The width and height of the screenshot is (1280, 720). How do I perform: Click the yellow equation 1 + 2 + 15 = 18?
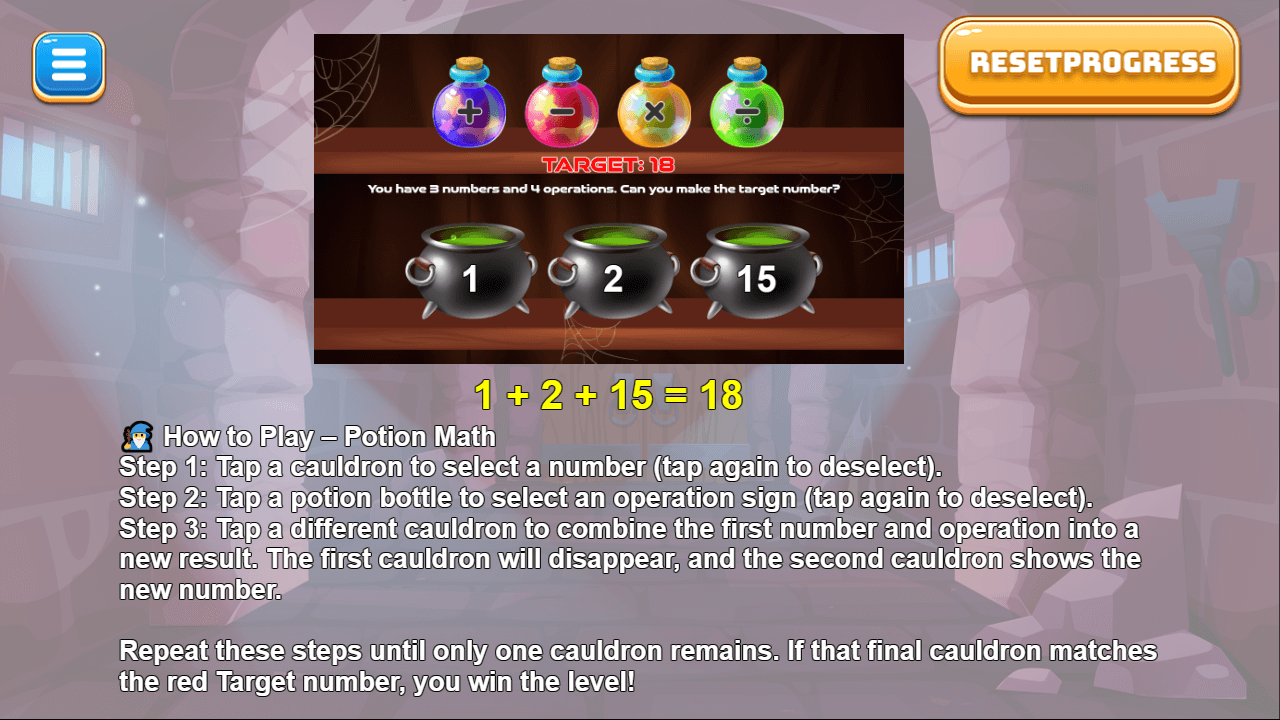click(609, 395)
